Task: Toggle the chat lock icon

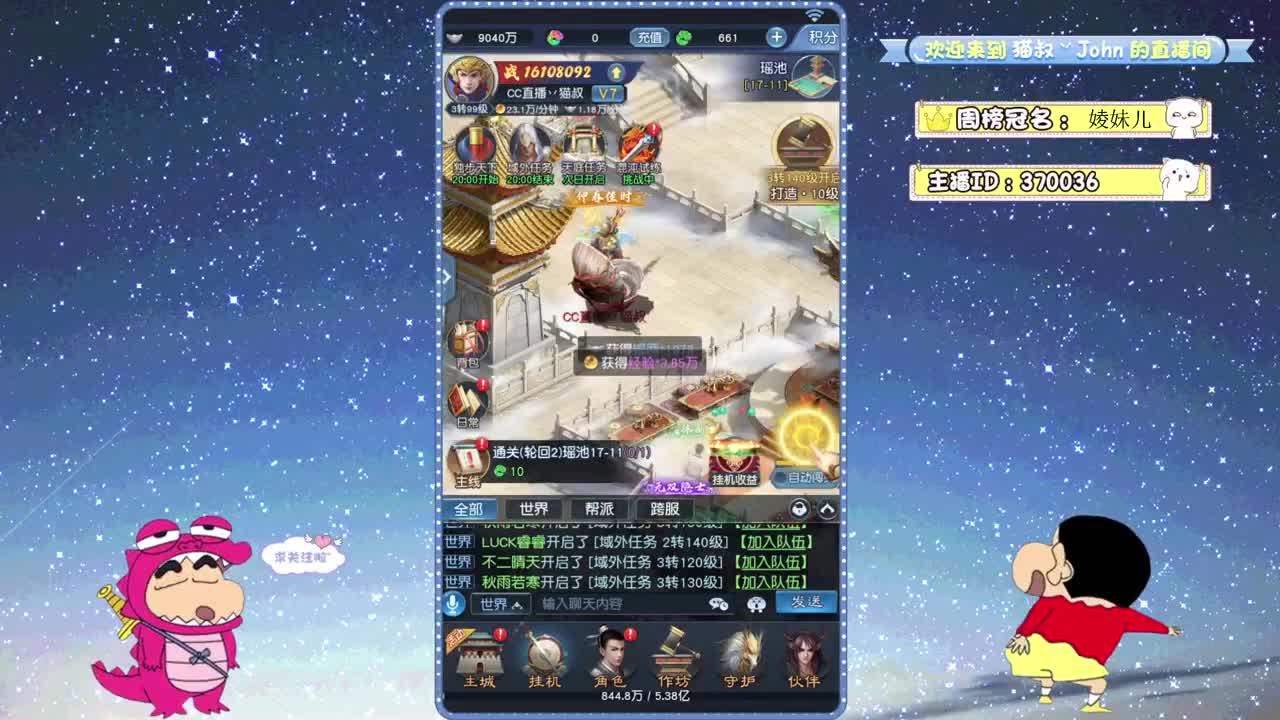Action: (799, 510)
